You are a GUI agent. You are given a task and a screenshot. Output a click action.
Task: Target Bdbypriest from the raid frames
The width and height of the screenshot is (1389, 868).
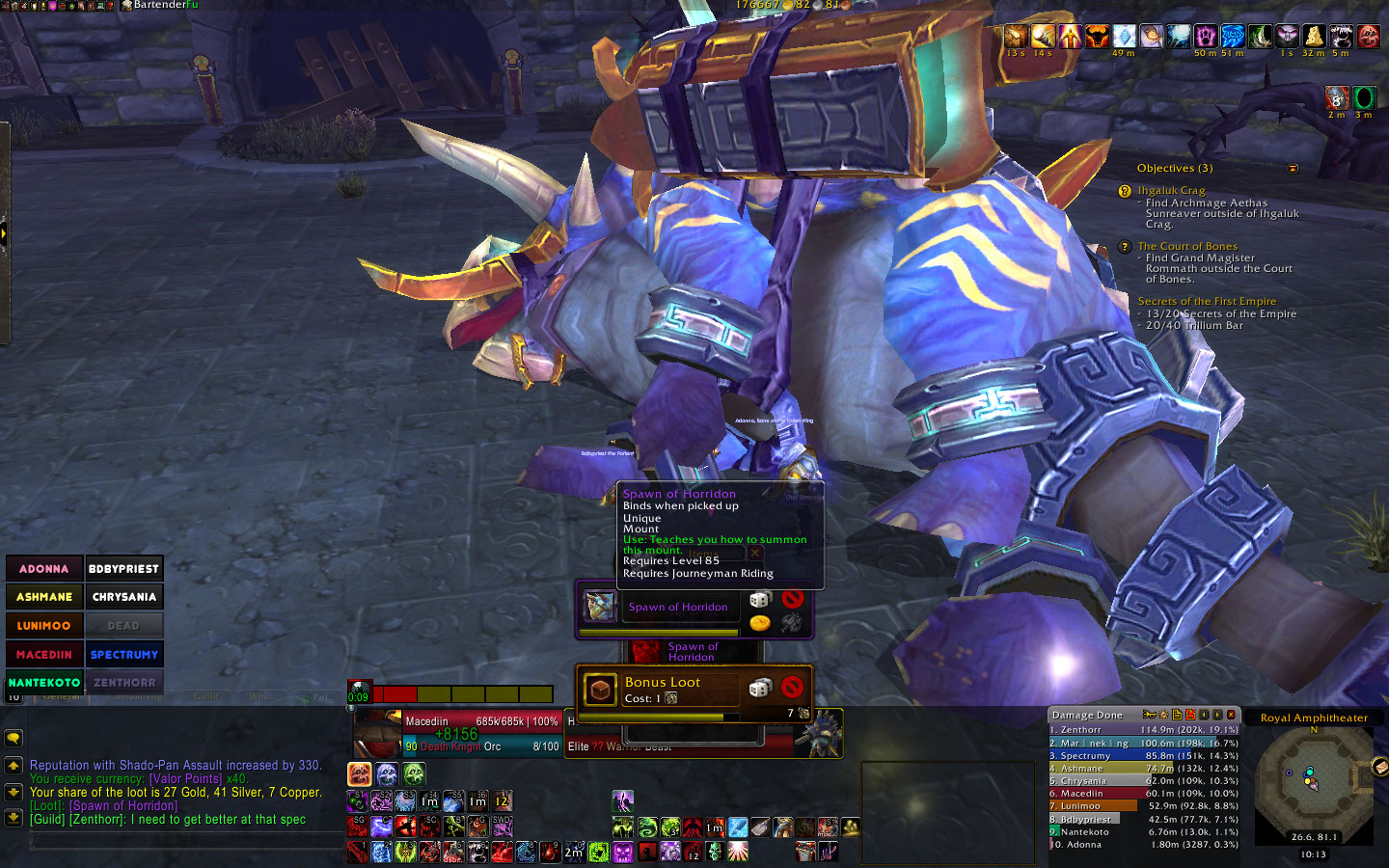tap(123, 569)
